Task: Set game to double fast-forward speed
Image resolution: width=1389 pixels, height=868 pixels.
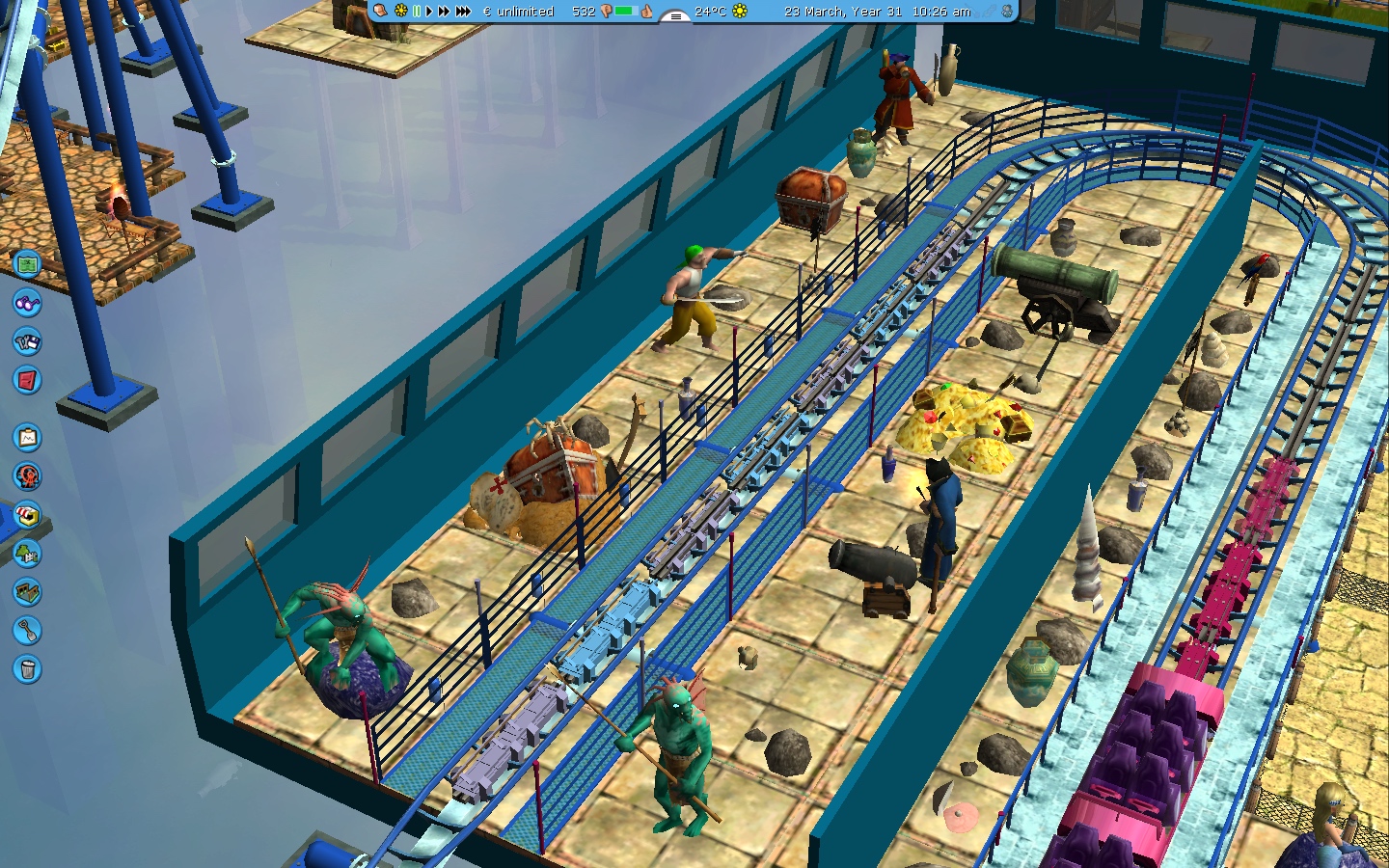Action: tap(444, 12)
